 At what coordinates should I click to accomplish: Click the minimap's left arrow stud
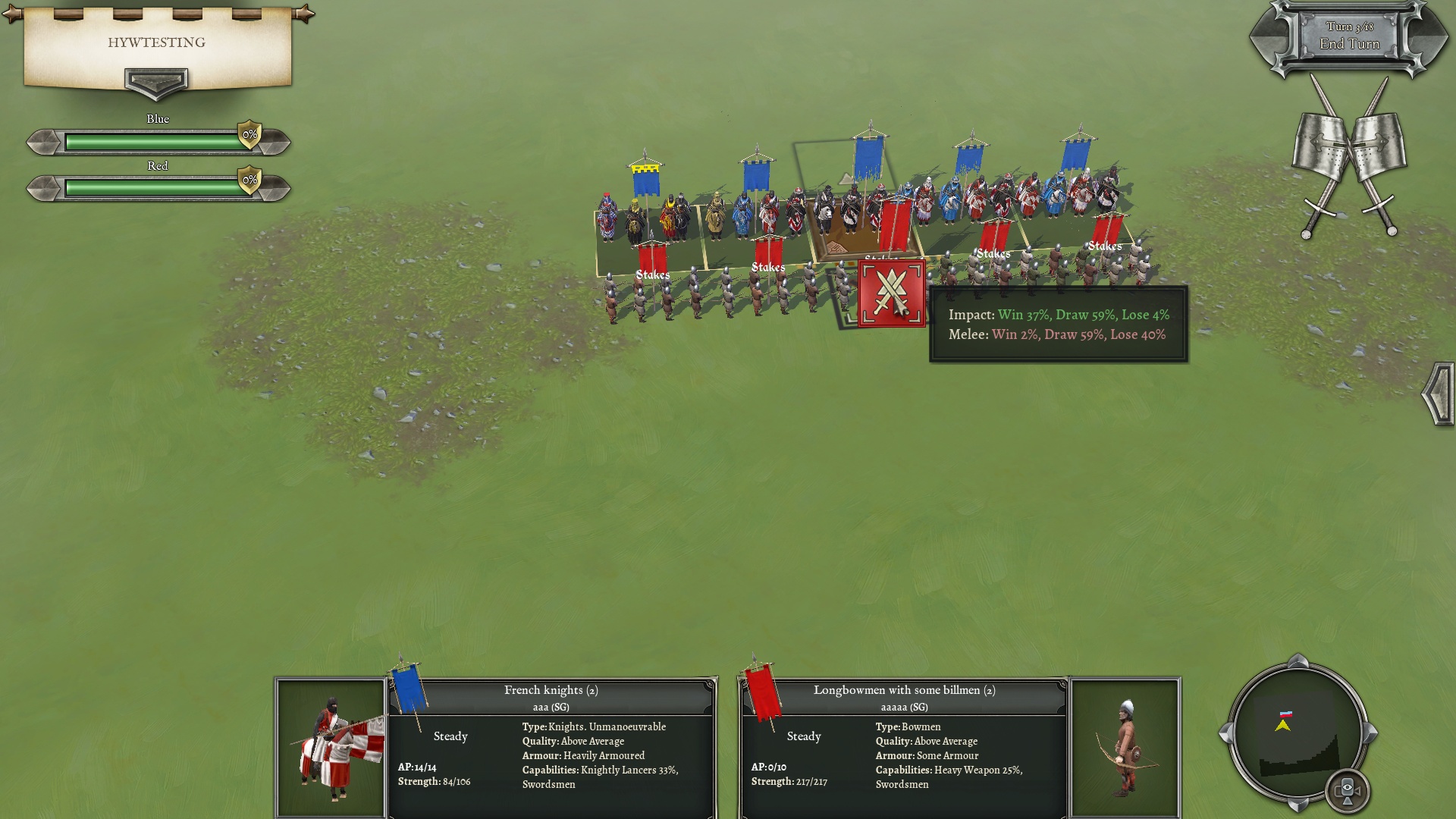tap(1225, 733)
